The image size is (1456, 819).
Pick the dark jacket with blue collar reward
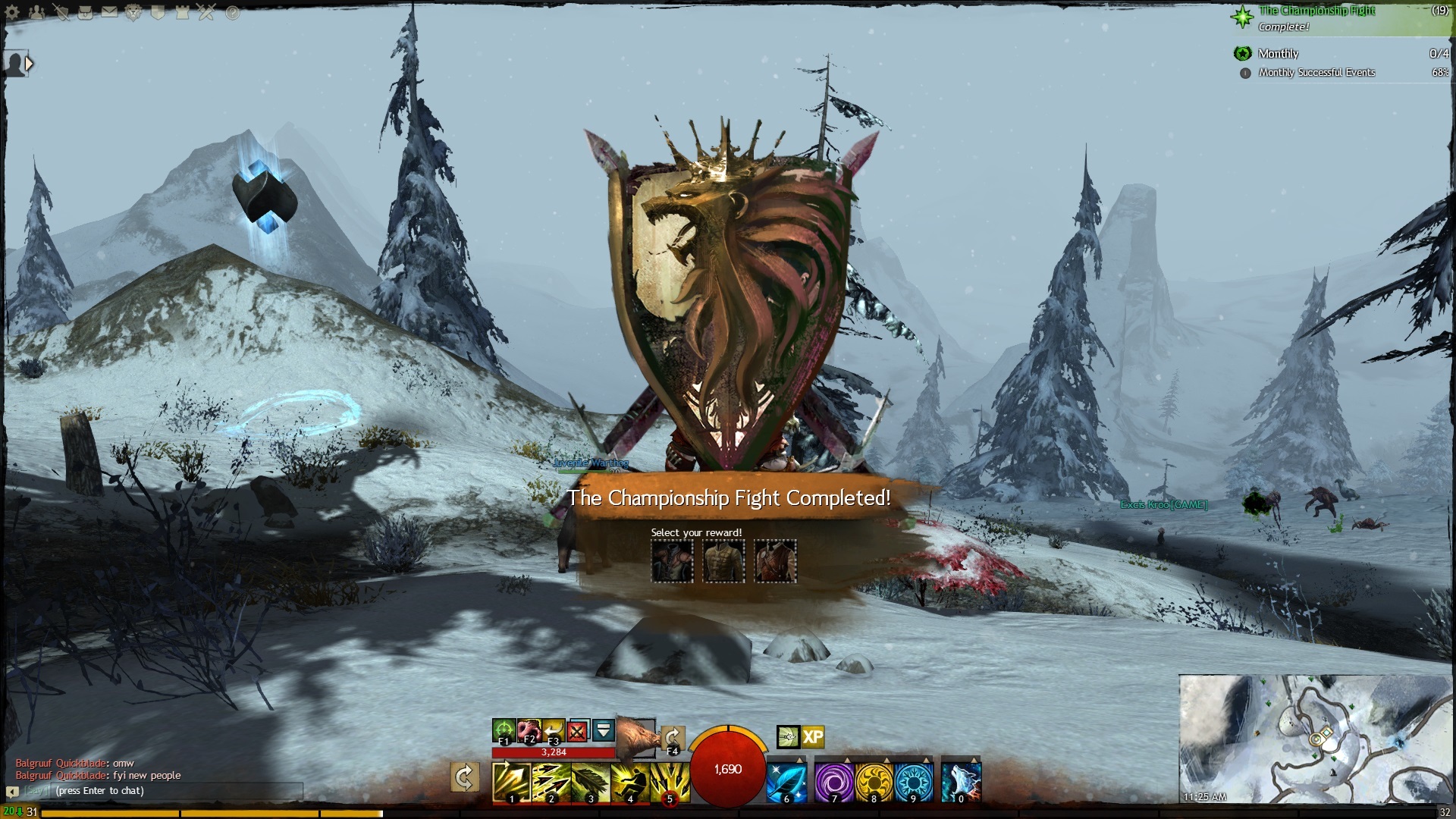click(x=672, y=562)
